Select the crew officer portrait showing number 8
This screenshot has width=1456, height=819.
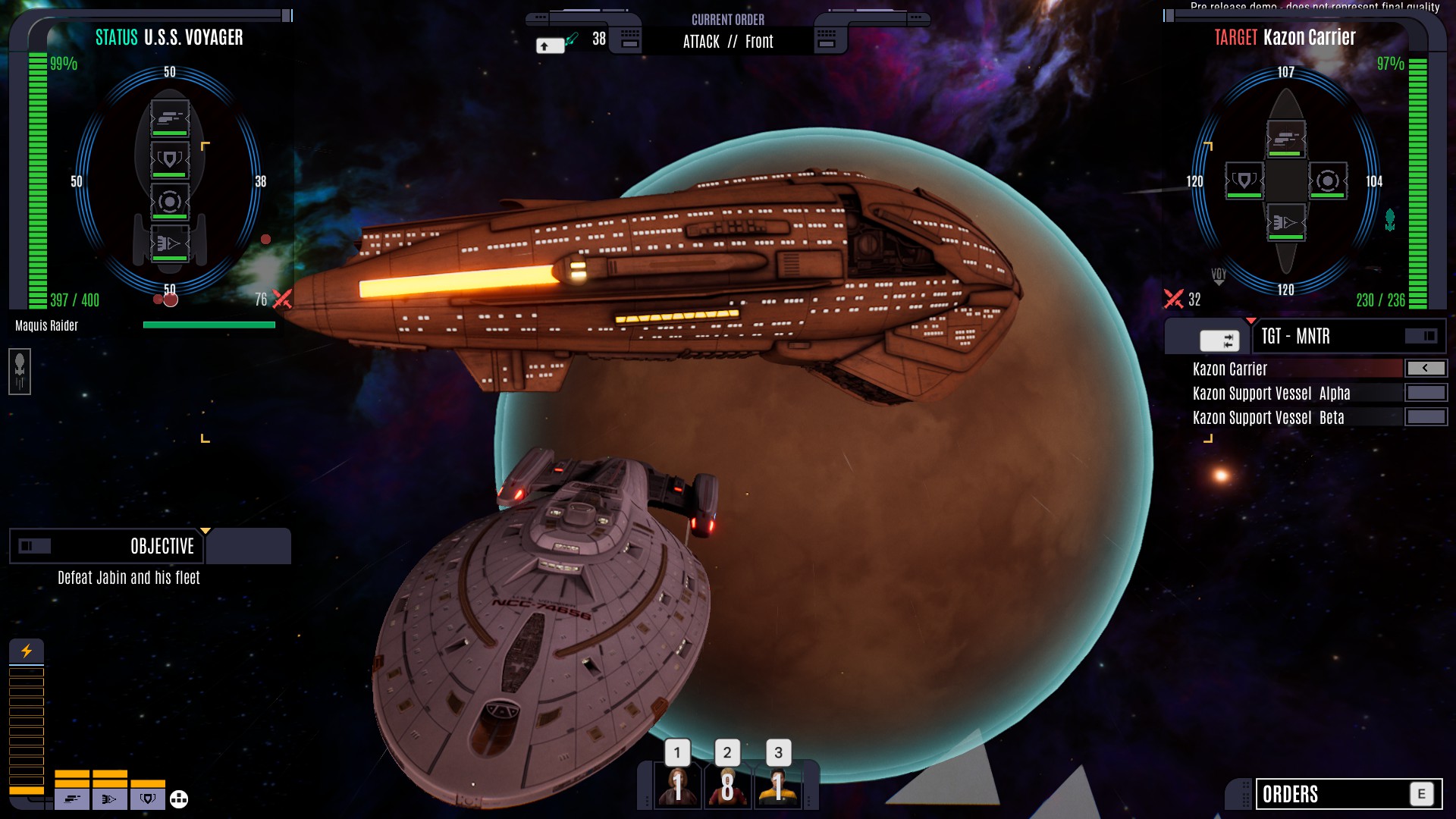click(727, 786)
